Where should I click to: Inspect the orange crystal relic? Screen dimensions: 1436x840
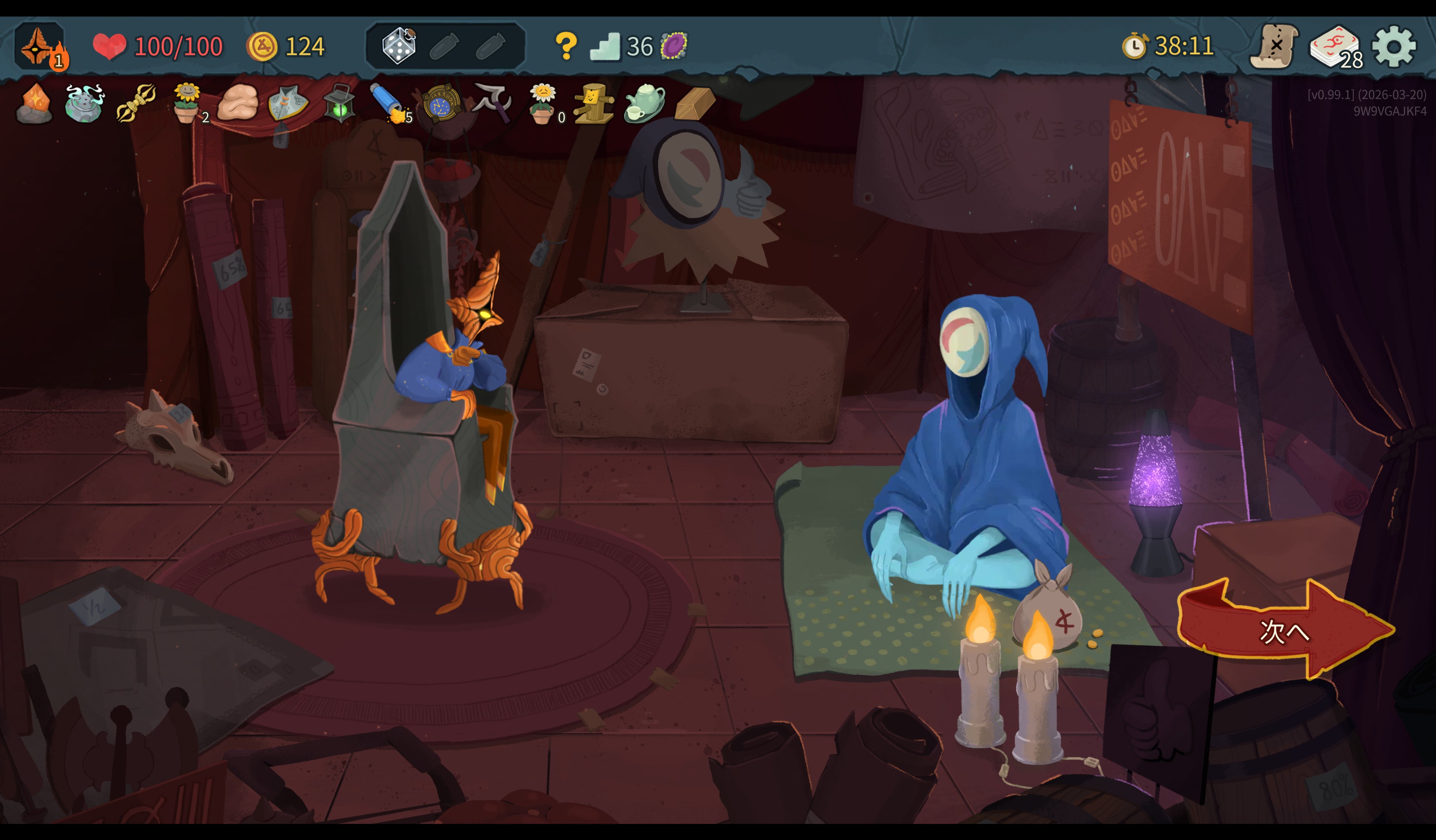35,104
